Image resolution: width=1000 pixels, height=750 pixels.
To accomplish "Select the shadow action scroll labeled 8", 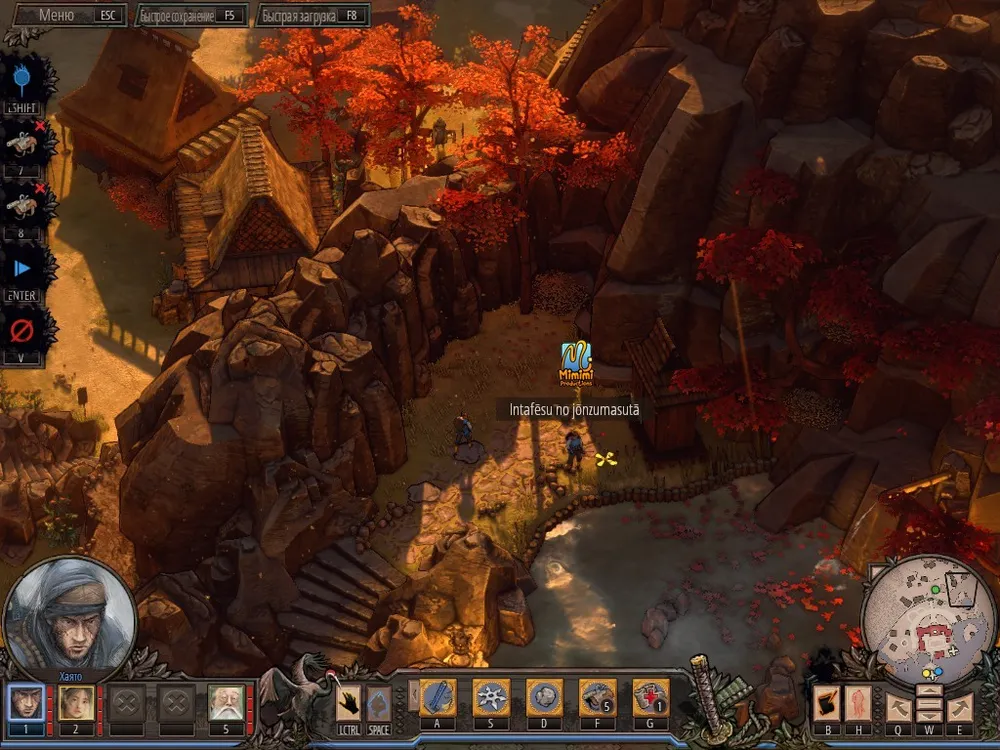I will click(x=23, y=206).
